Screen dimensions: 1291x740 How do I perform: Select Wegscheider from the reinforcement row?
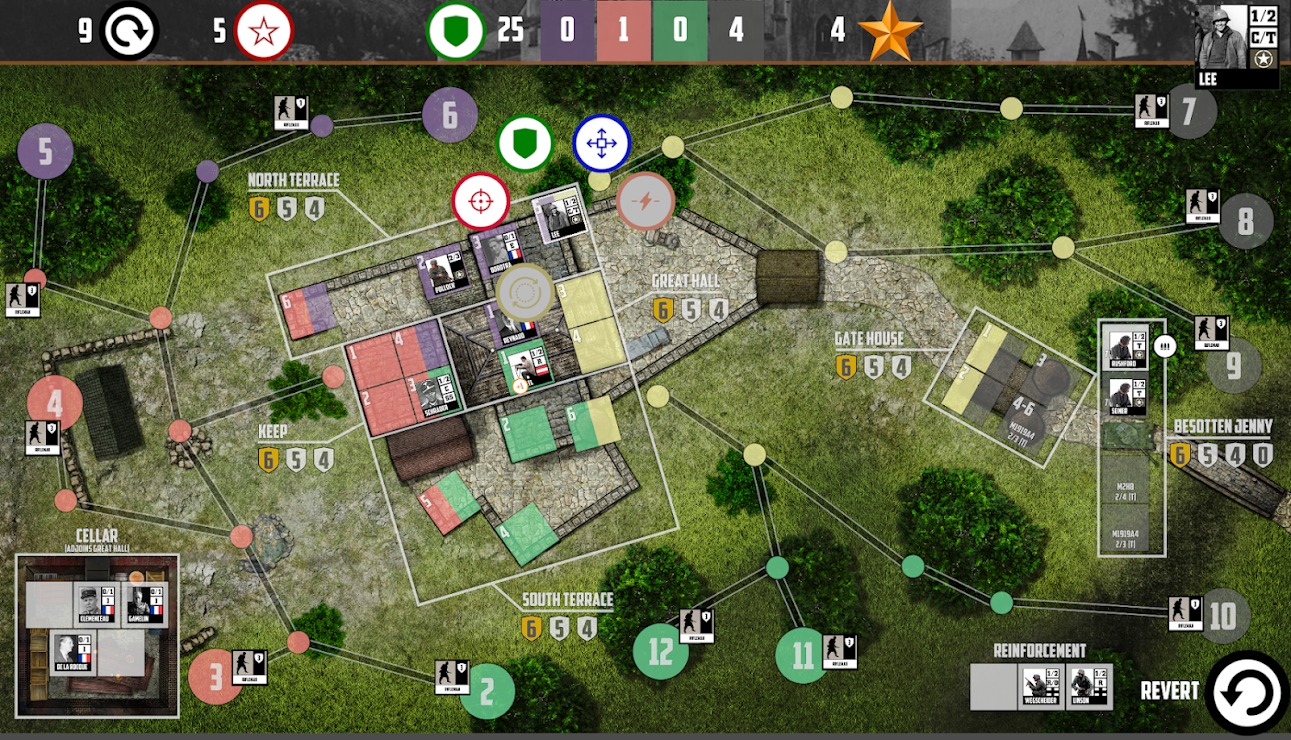1039,688
